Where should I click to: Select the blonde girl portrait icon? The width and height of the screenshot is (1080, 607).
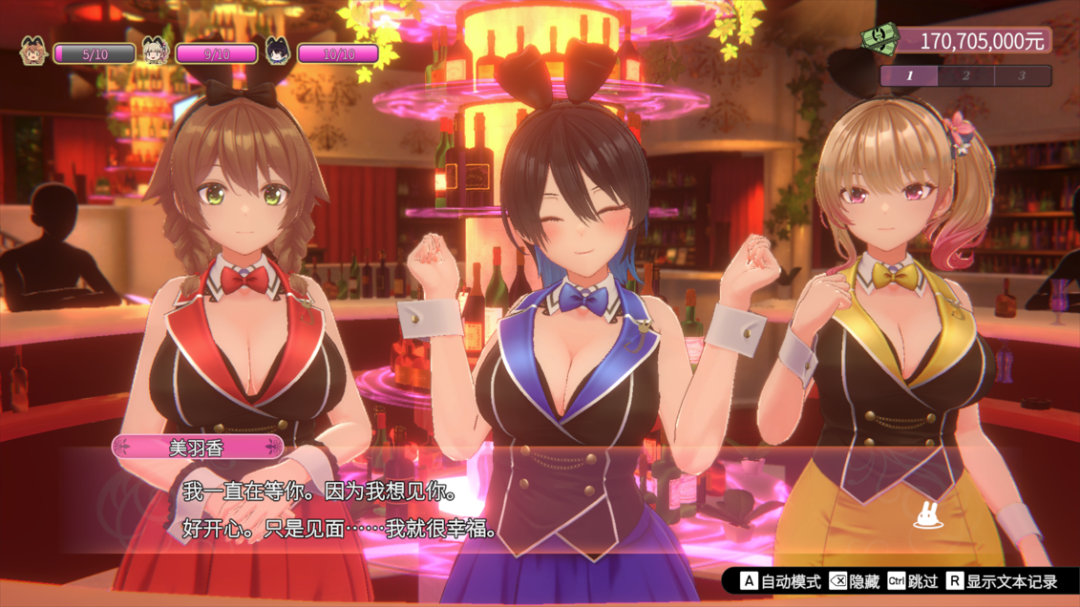tap(154, 51)
